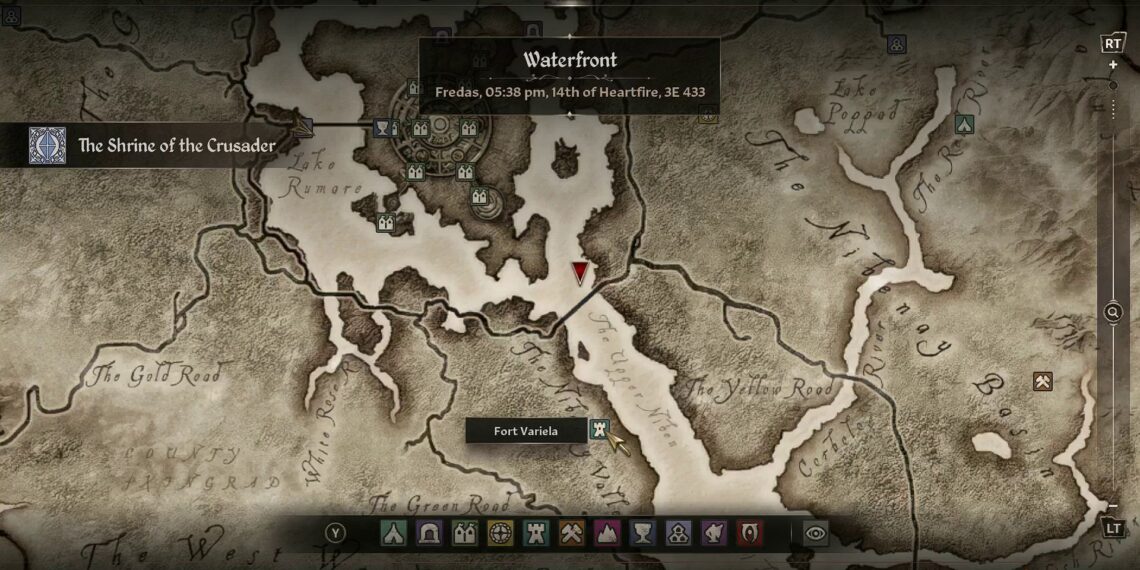This screenshot has height=570, width=1140.
Task: Select the mine marker in Nibenay Basin
Action: pos(1043,381)
